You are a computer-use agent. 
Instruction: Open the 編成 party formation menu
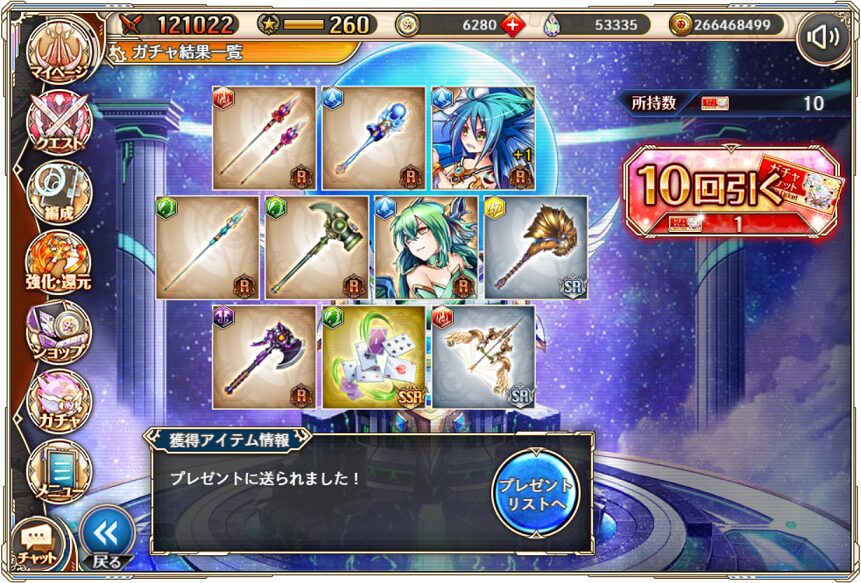pyautogui.click(x=58, y=193)
